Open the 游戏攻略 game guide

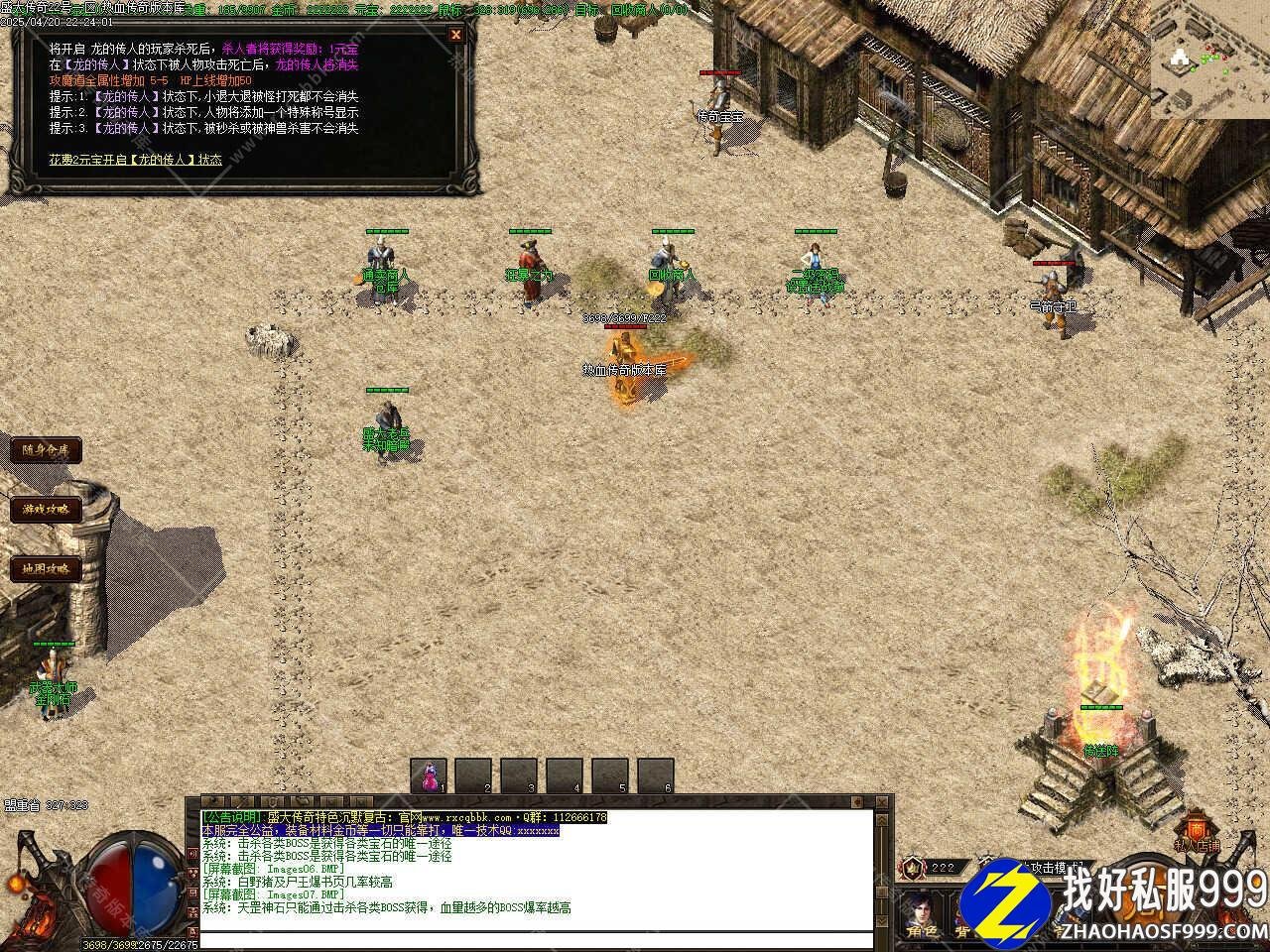click(45, 510)
